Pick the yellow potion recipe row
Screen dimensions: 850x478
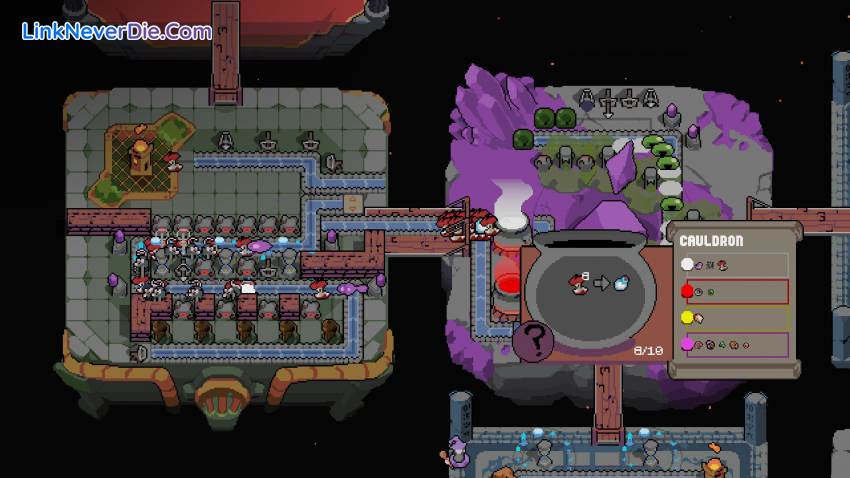(733, 319)
